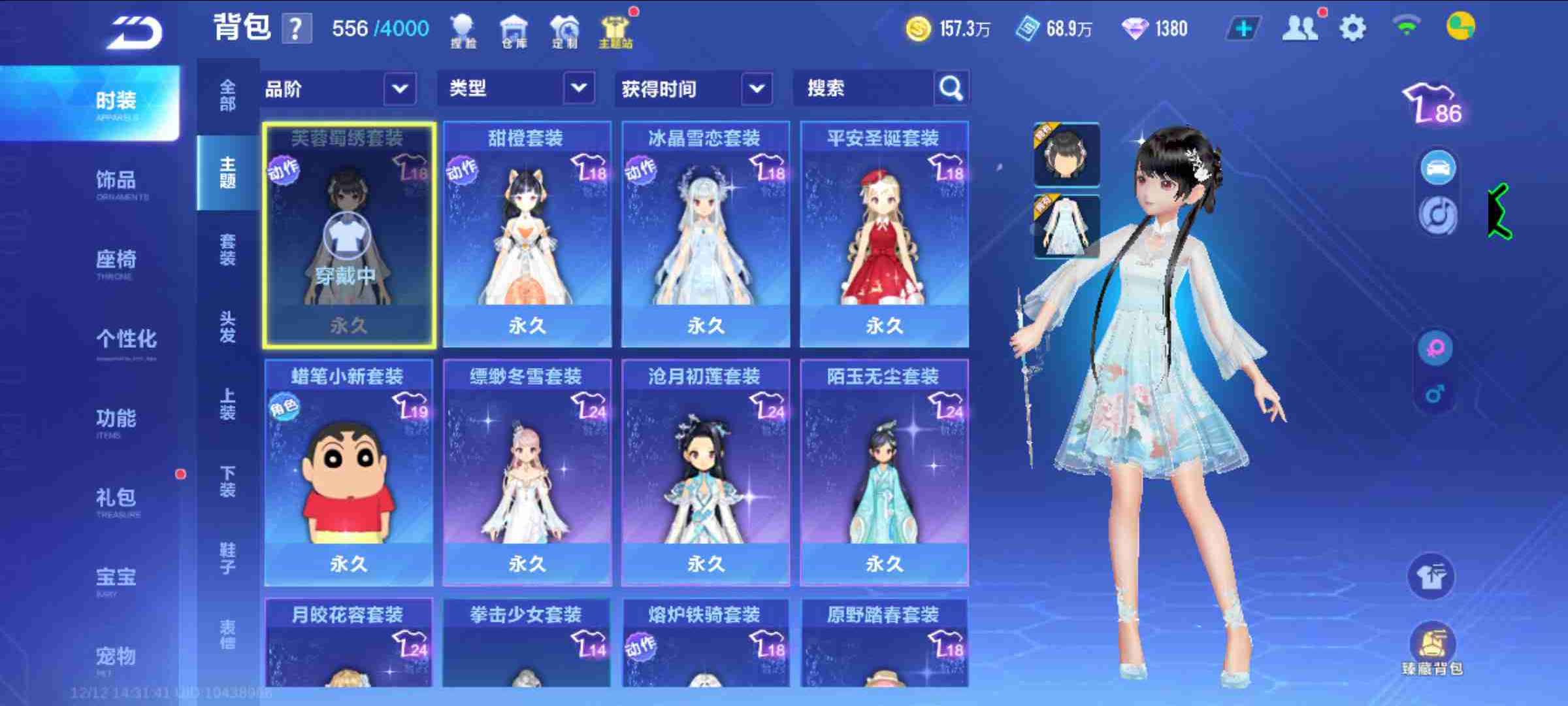Pick the 蜡笔小新套装 character card
This screenshot has height=706, width=1568.
pyautogui.click(x=348, y=472)
